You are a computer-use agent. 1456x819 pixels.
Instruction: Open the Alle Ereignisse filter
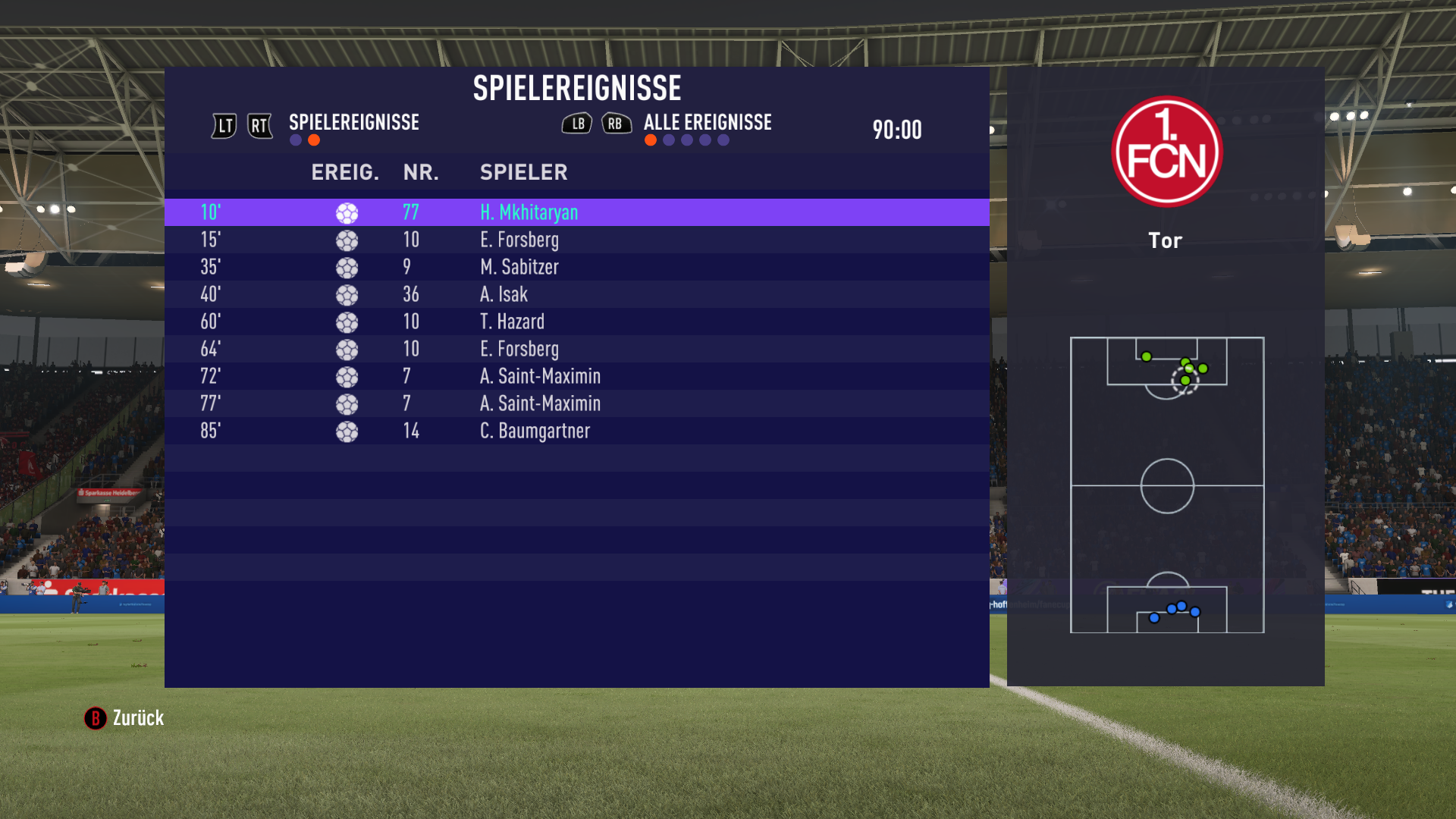pyautogui.click(x=707, y=123)
